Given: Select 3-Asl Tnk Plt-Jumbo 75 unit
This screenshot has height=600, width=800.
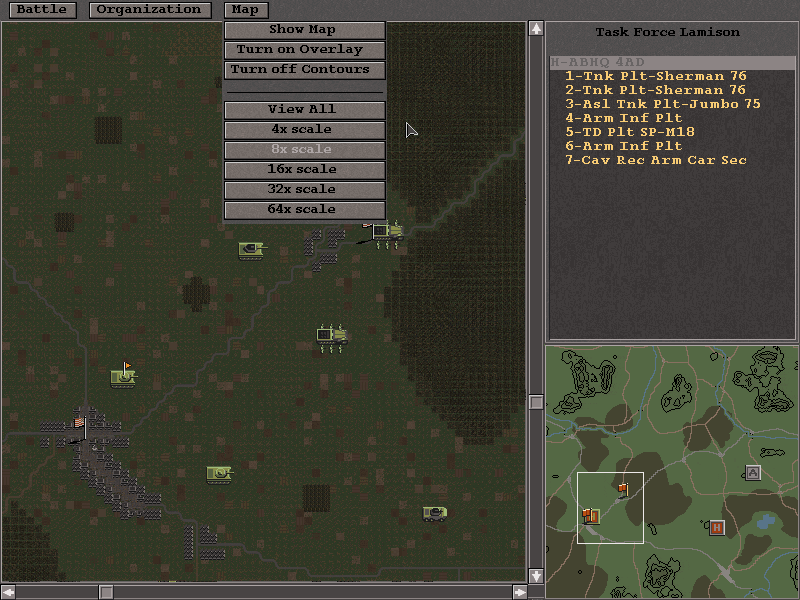Looking at the screenshot, I should click(662, 104).
